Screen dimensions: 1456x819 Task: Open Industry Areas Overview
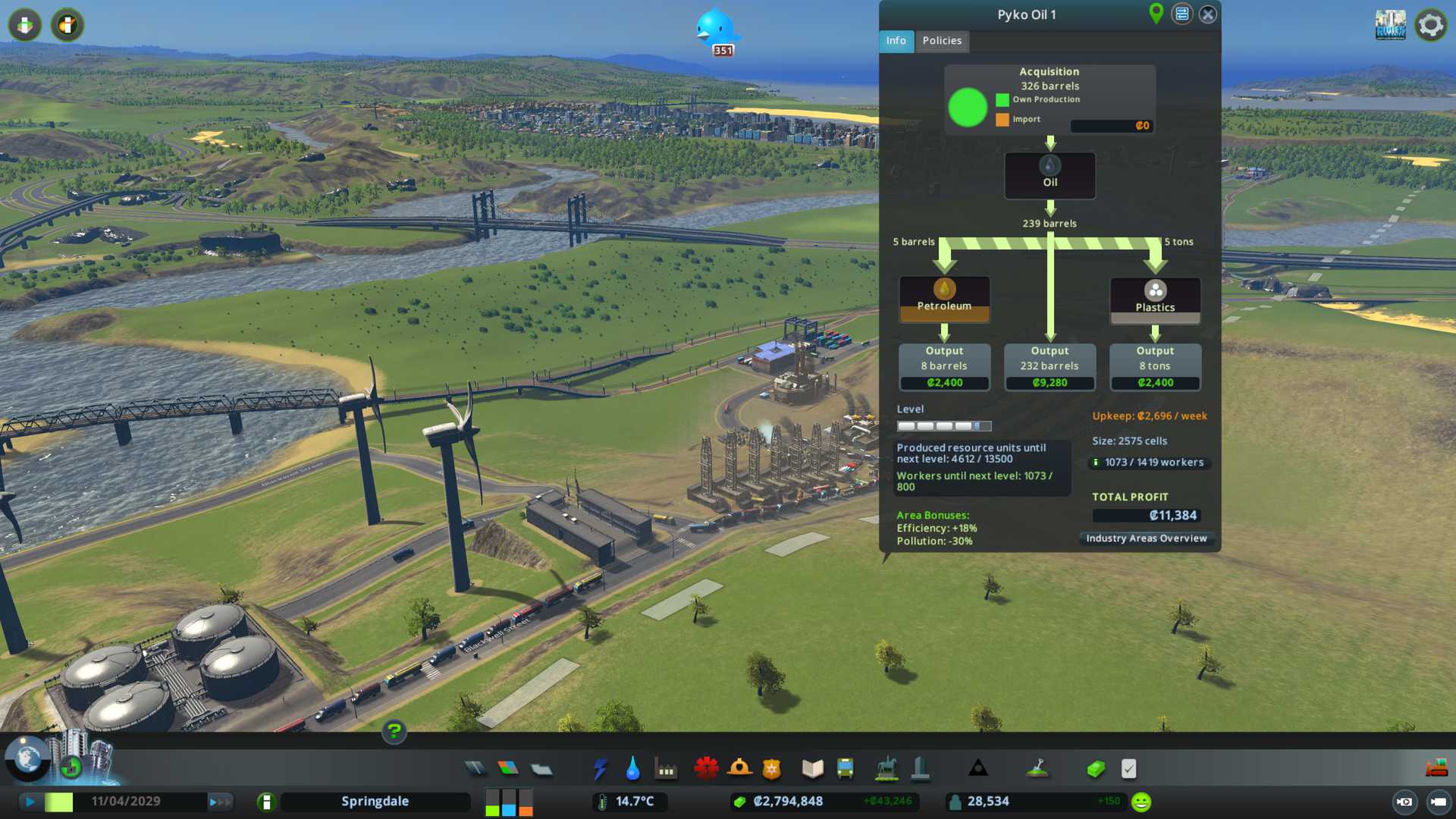click(1146, 538)
